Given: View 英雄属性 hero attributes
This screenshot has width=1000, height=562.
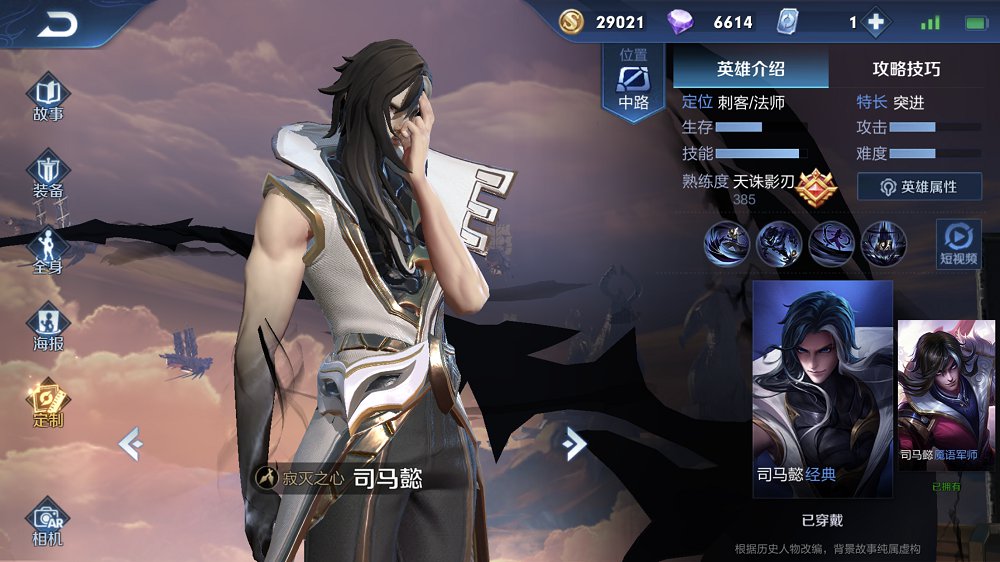Looking at the screenshot, I should [x=919, y=187].
